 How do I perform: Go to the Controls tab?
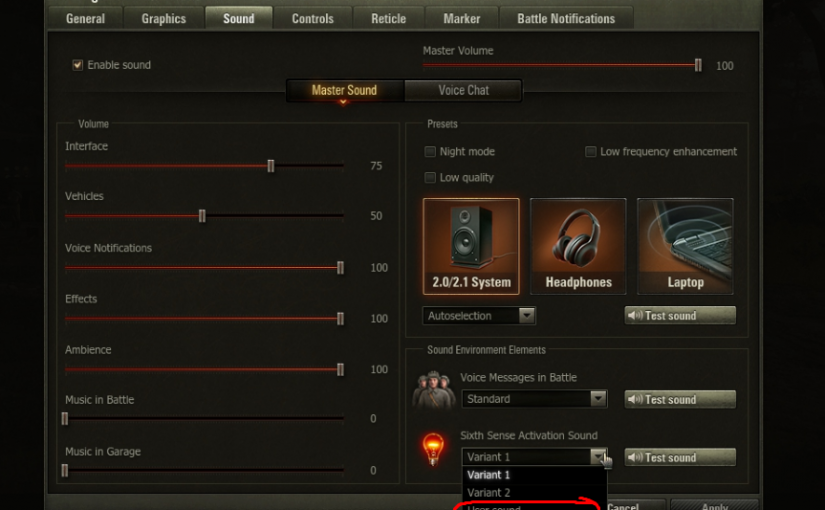(x=312, y=18)
